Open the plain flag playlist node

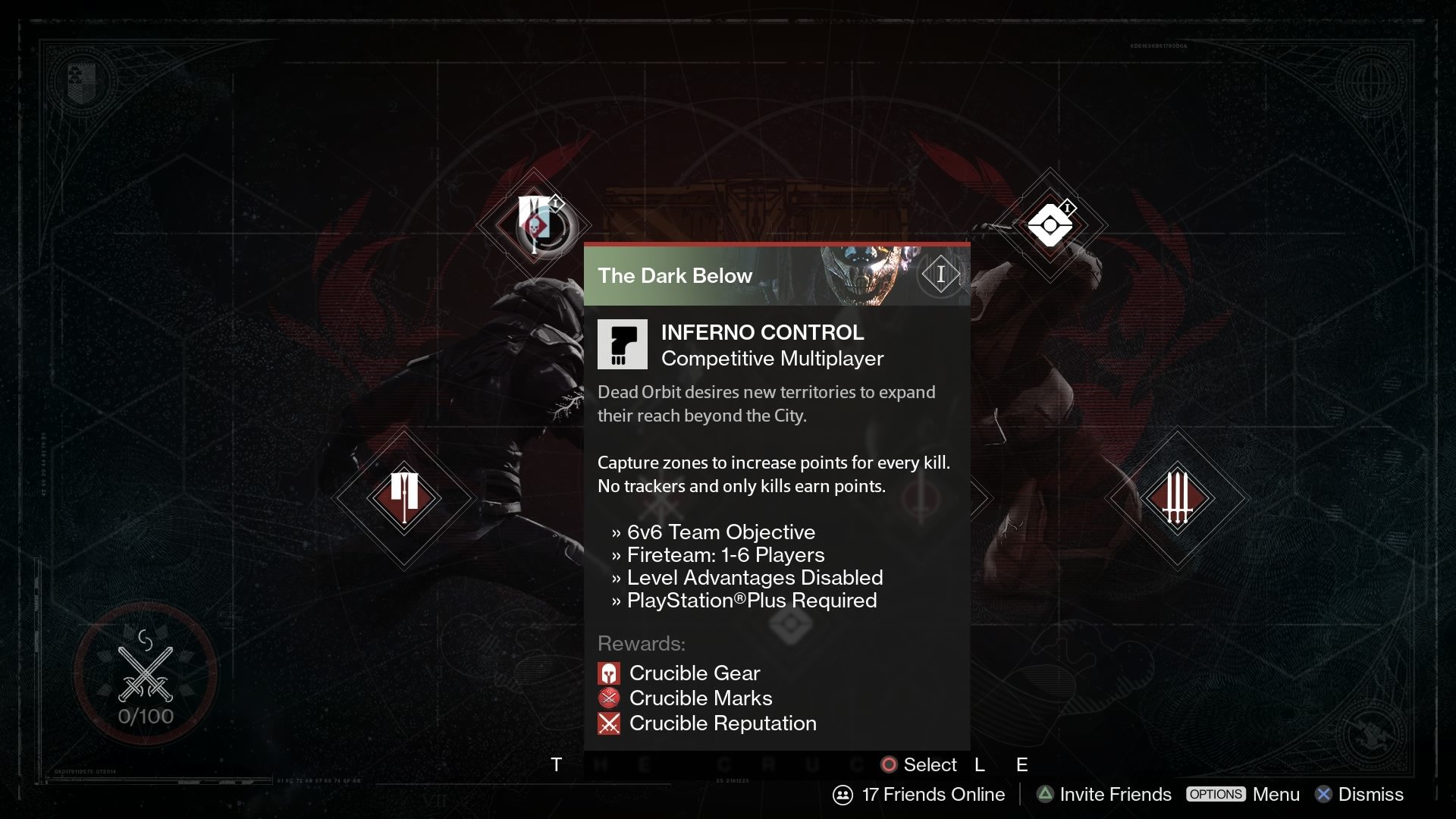pyautogui.click(x=404, y=497)
